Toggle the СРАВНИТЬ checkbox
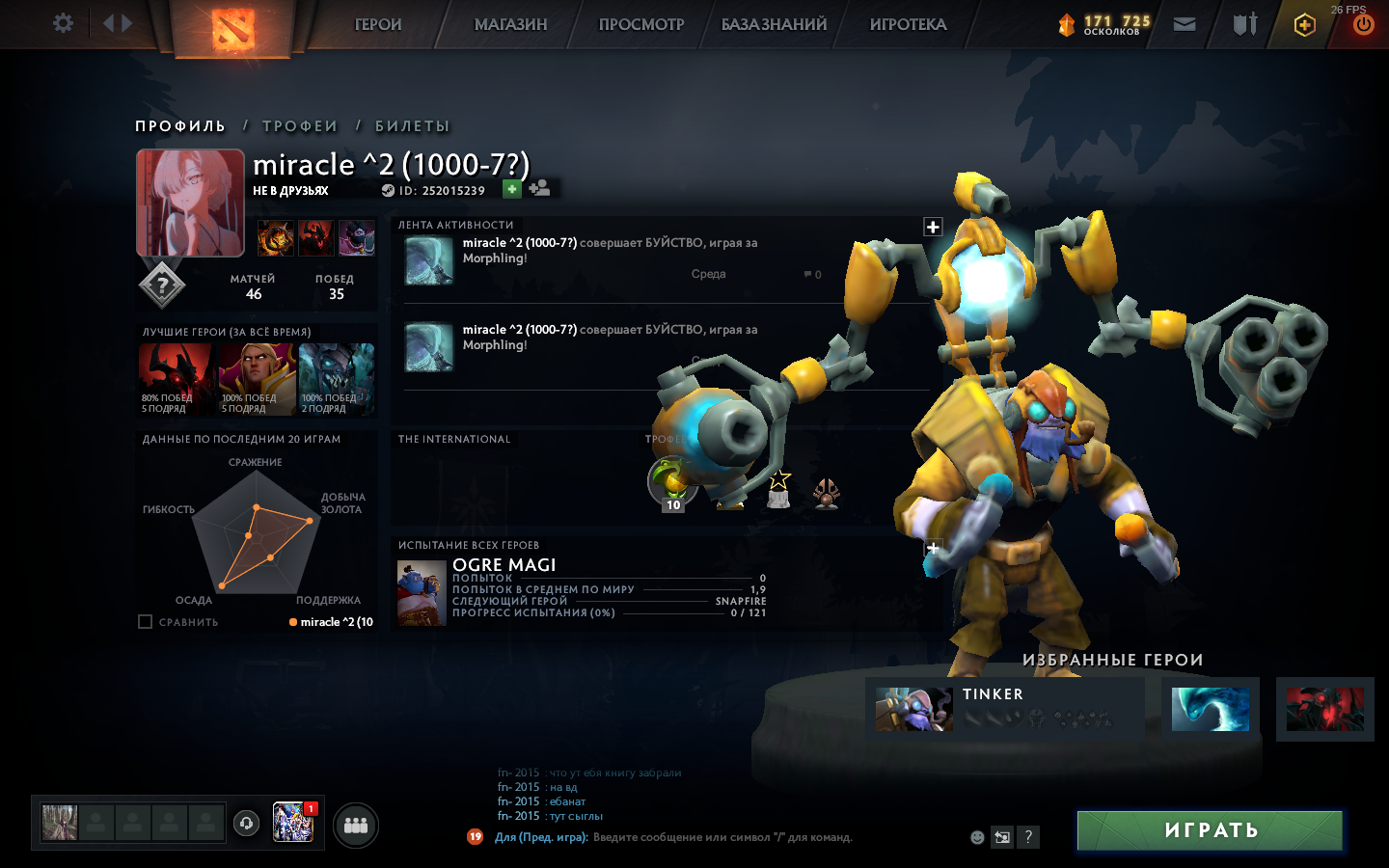 [x=146, y=622]
